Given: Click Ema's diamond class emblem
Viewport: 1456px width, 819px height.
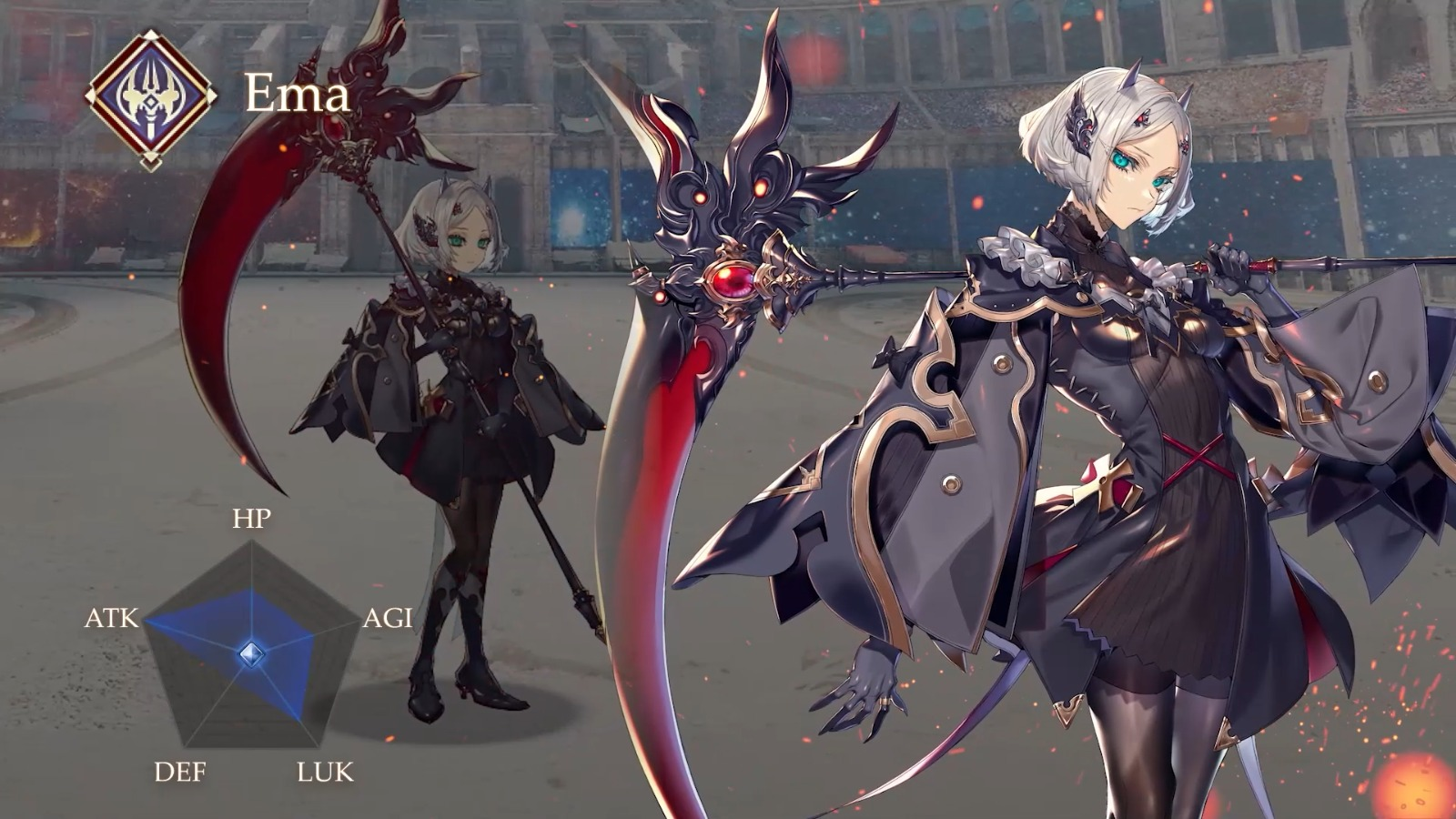Looking at the screenshot, I should [x=150, y=98].
